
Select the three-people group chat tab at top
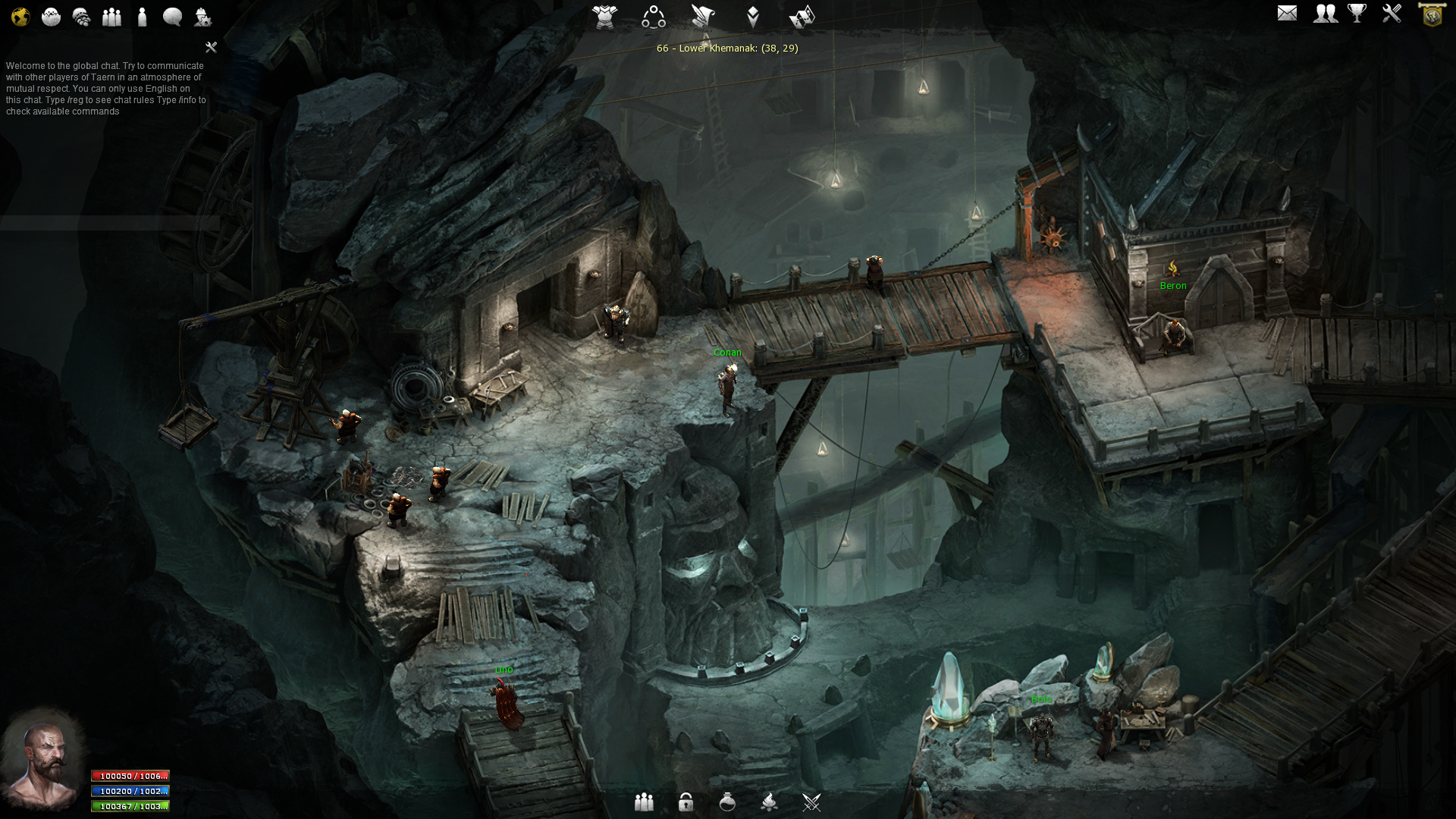111,17
